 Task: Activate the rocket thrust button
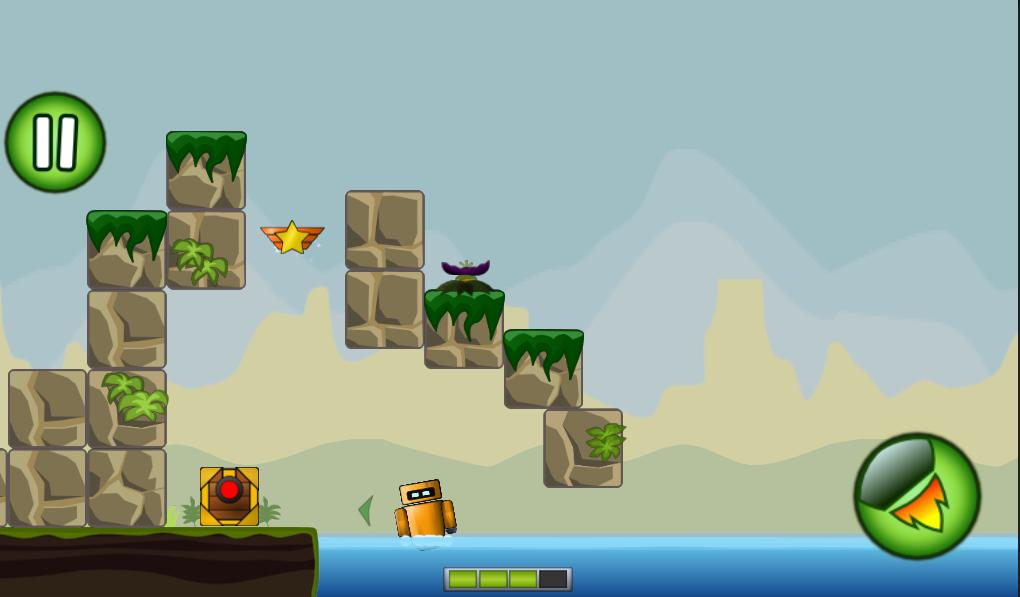tap(916, 496)
